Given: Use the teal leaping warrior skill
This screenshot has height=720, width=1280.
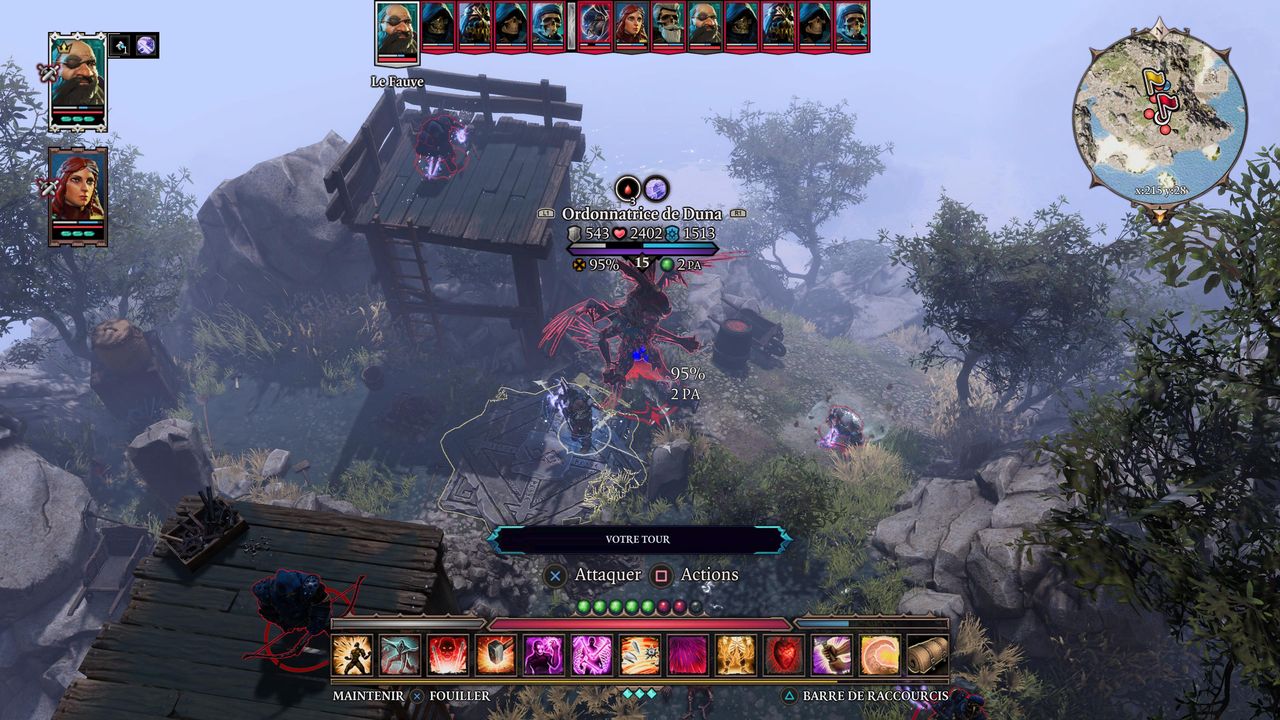Looking at the screenshot, I should point(400,654).
